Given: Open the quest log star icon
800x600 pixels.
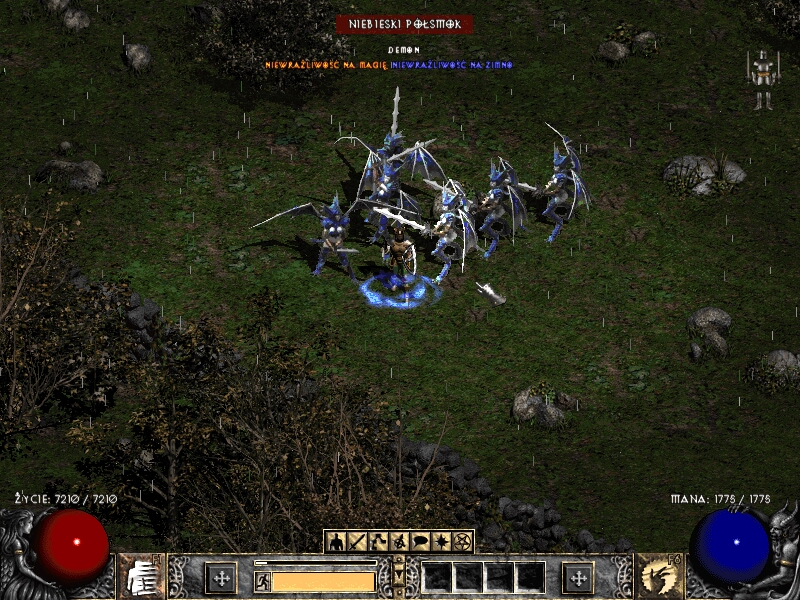Looking at the screenshot, I should click(441, 541).
